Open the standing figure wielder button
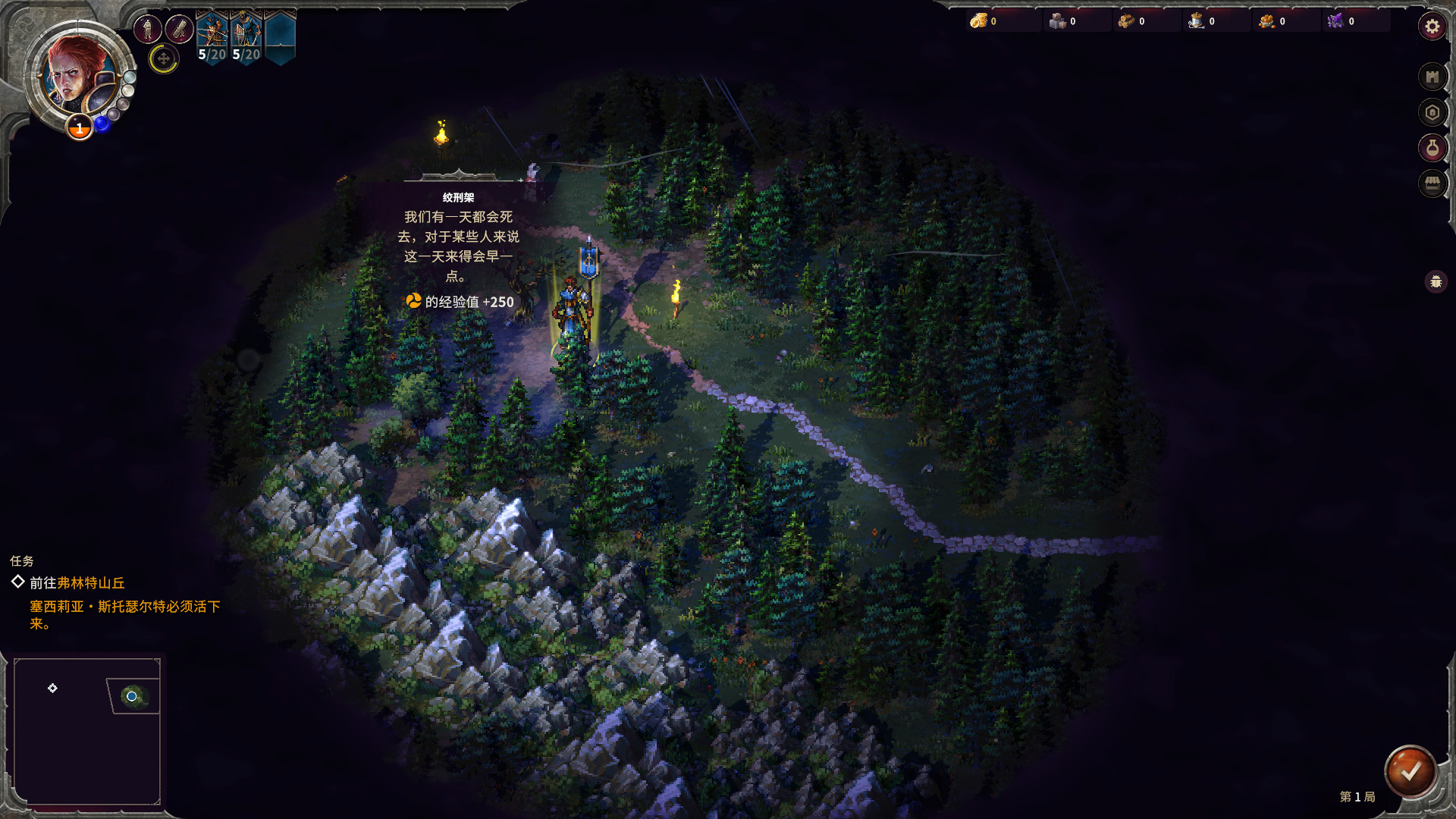The width and height of the screenshot is (1456, 819). click(148, 30)
